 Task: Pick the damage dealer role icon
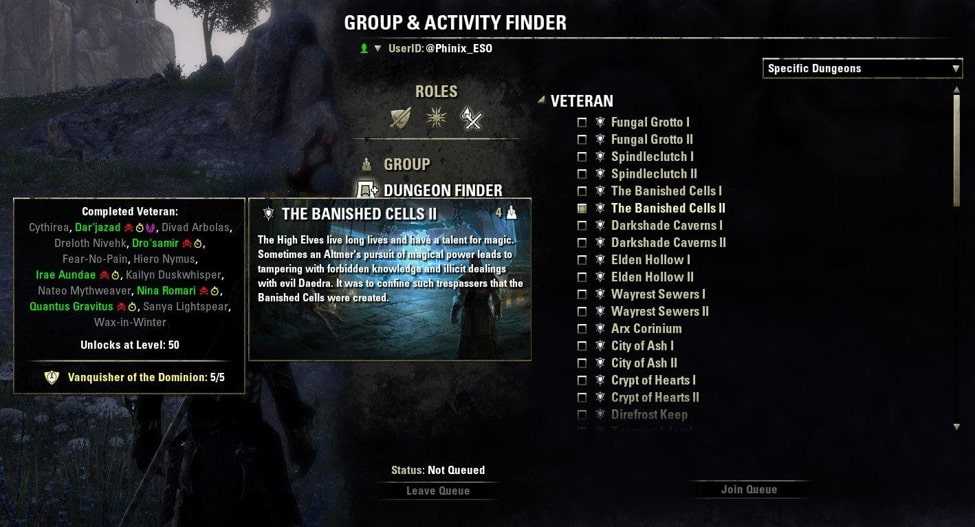(471, 119)
